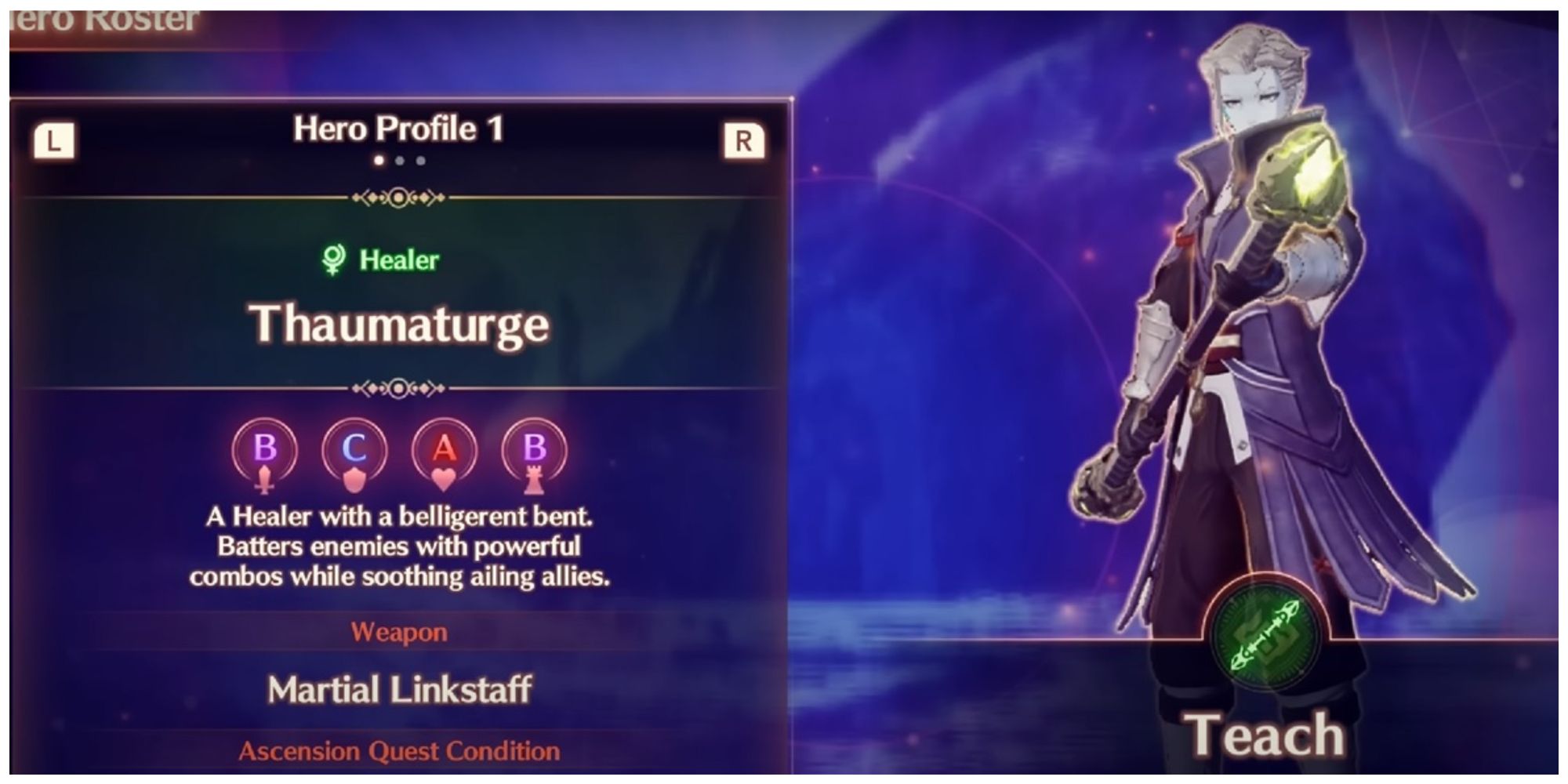Screen dimensions: 1568x784
Task: Select the first page indicator dot
Action: 380,161
